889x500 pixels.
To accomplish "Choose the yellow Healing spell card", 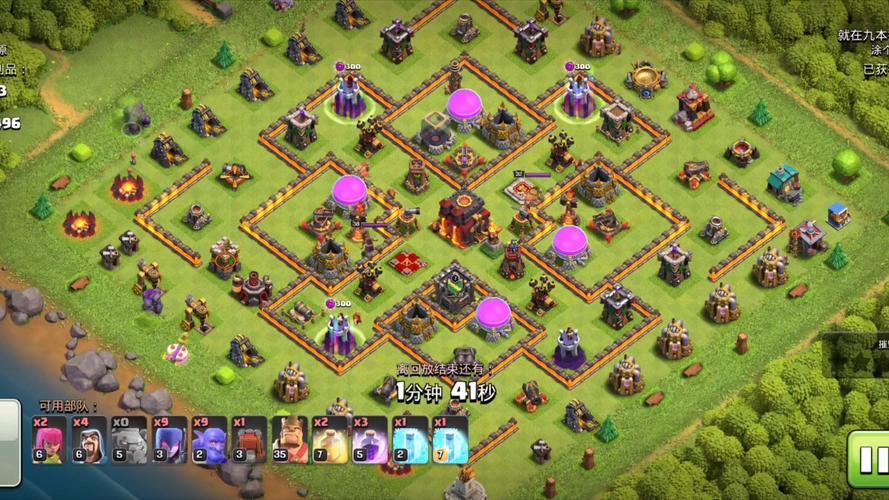I will click(330, 440).
